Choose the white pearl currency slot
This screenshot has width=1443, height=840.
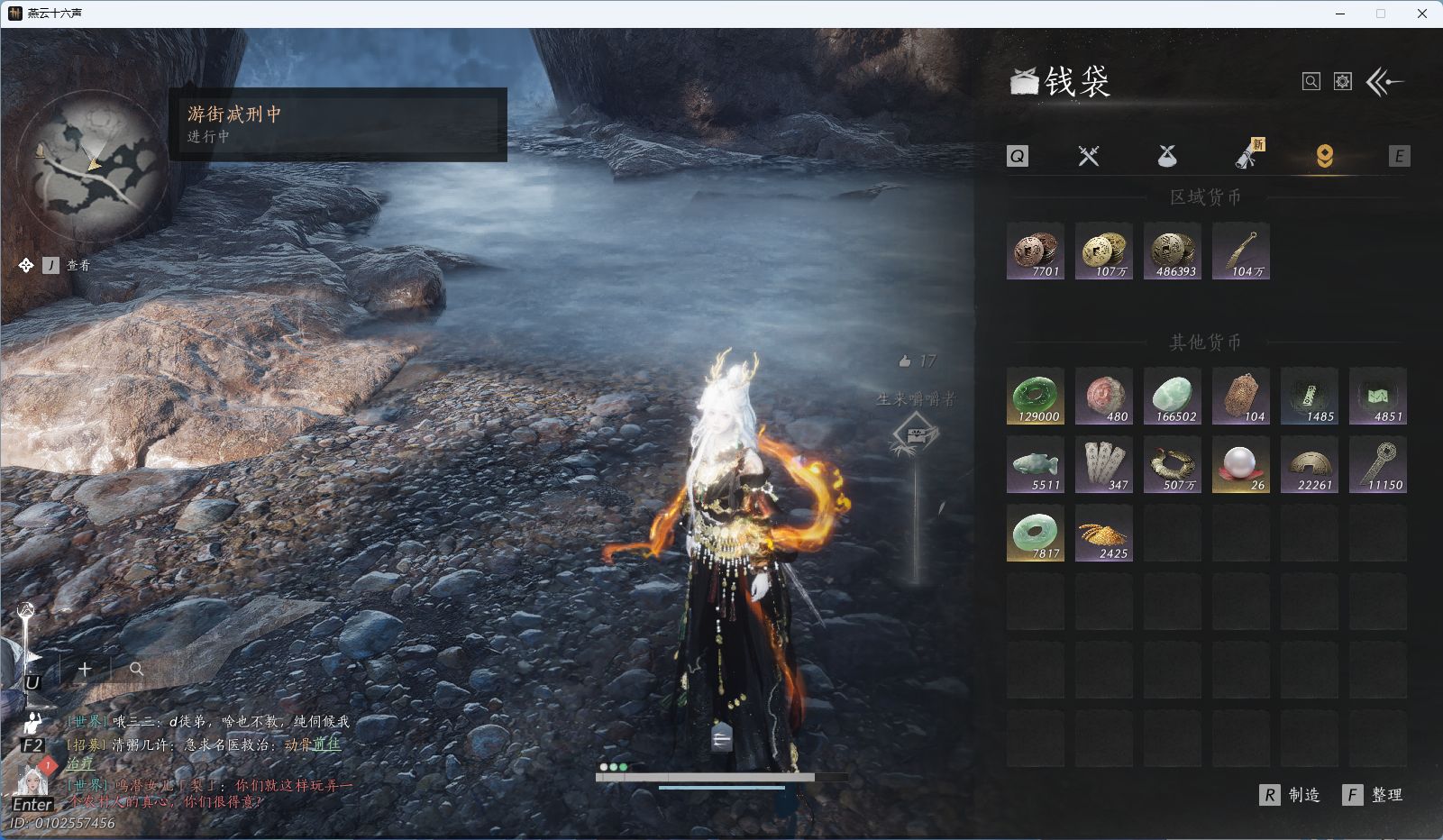[x=1241, y=464]
